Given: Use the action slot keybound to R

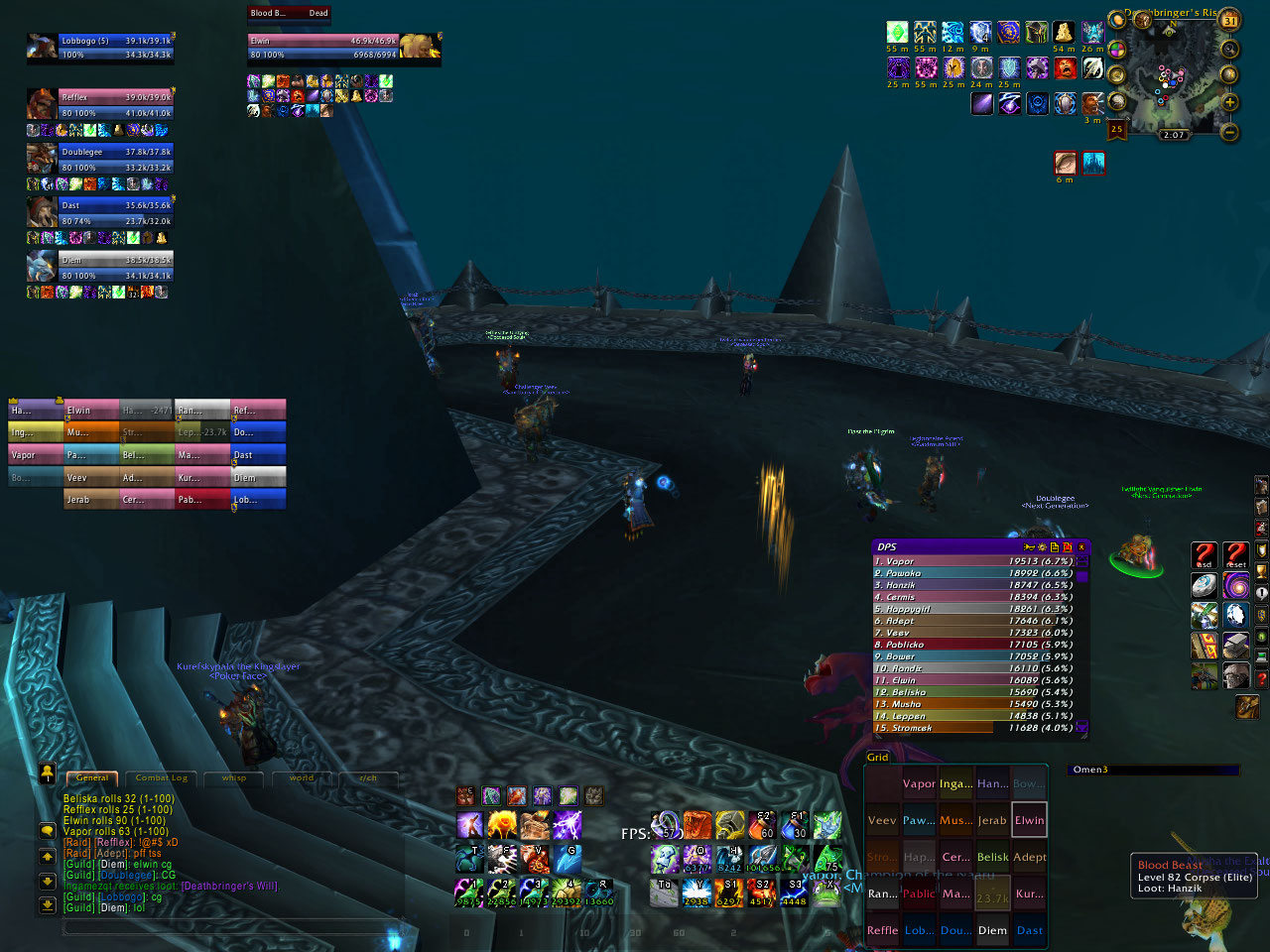Looking at the screenshot, I should [599, 892].
